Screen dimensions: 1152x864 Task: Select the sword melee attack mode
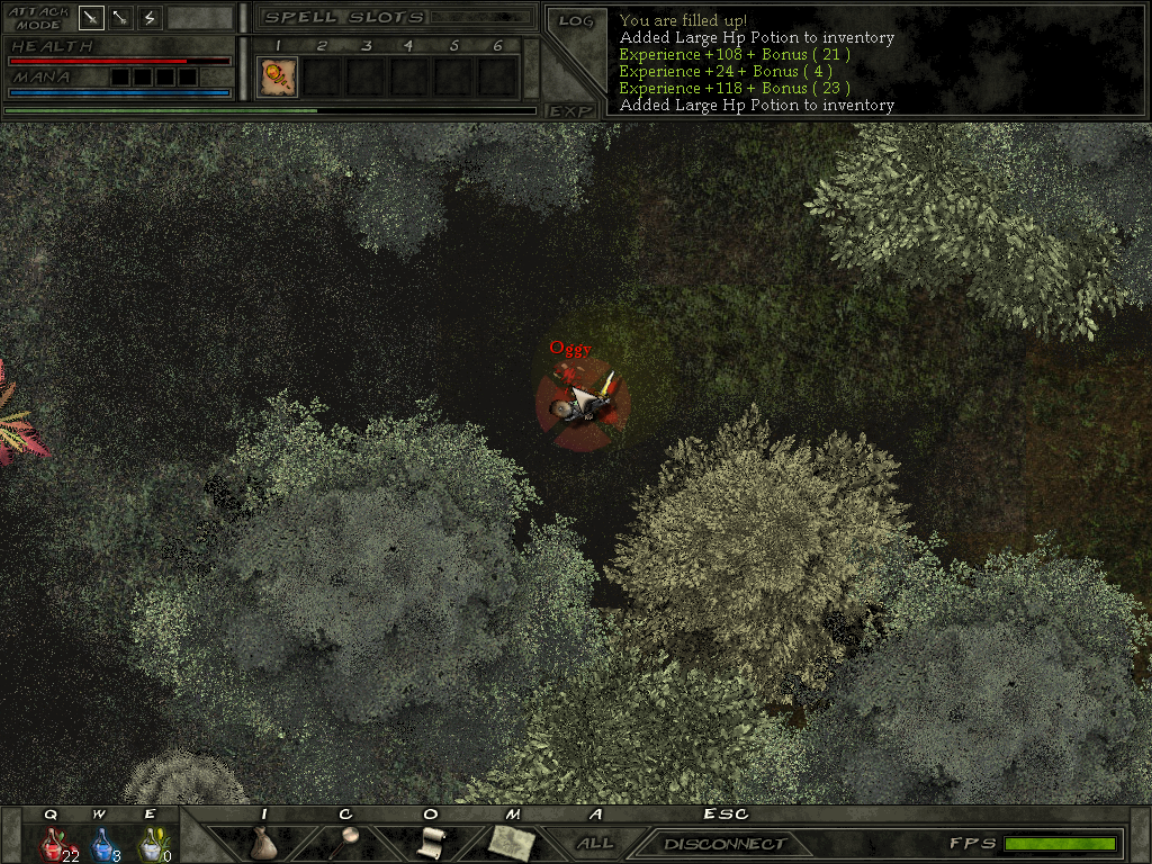click(91, 18)
